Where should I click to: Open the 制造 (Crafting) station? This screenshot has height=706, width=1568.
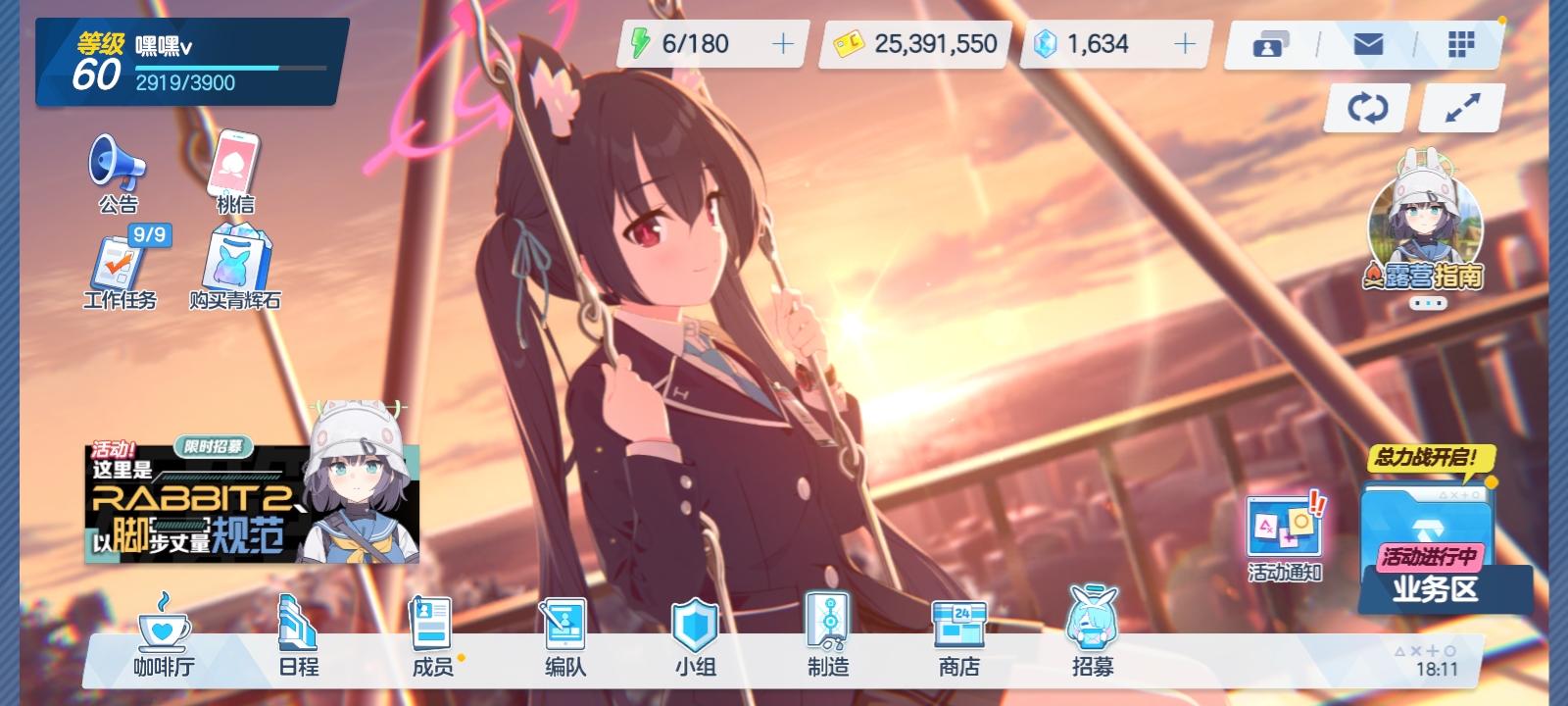click(826, 637)
